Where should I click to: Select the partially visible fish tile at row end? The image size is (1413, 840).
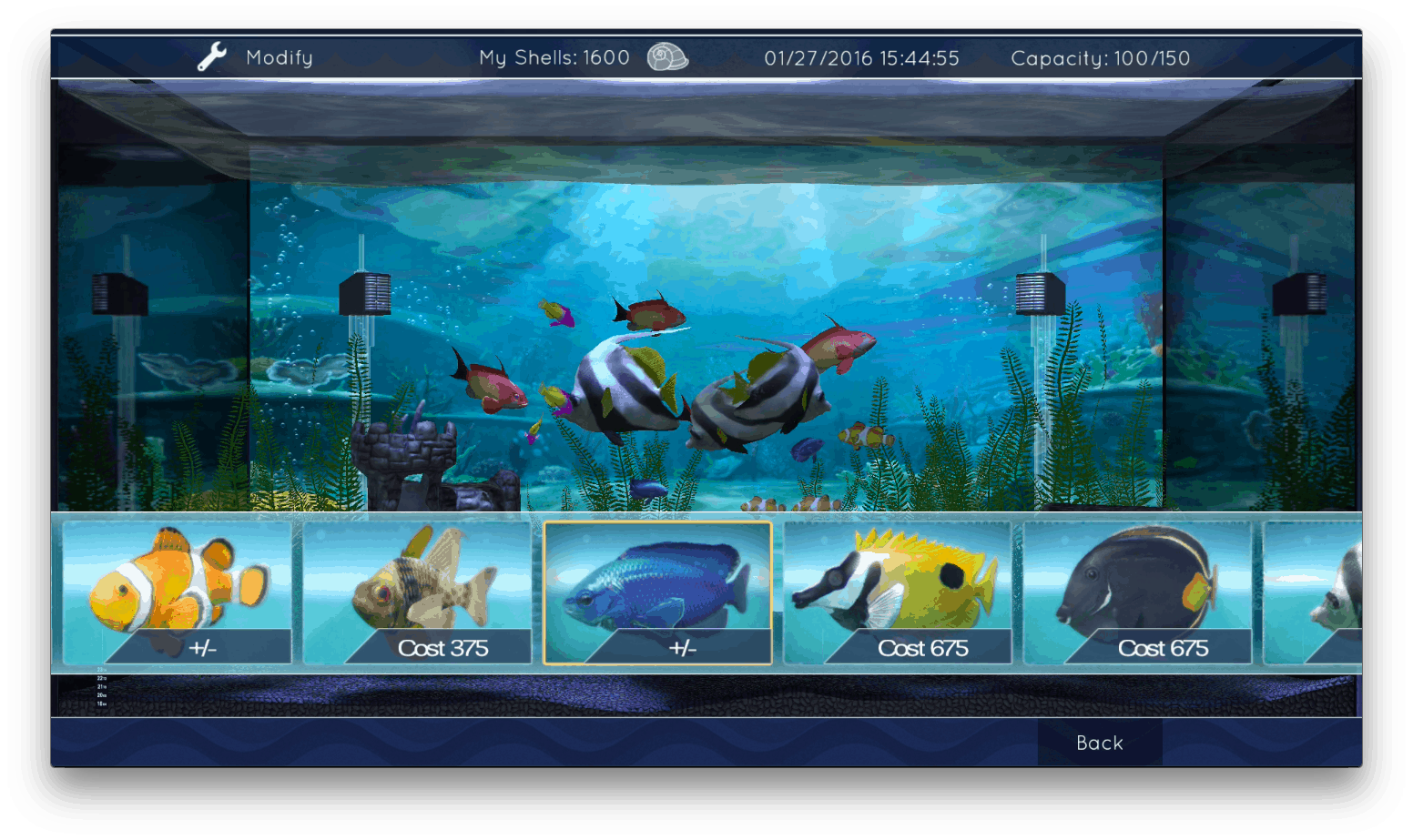point(1315,592)
